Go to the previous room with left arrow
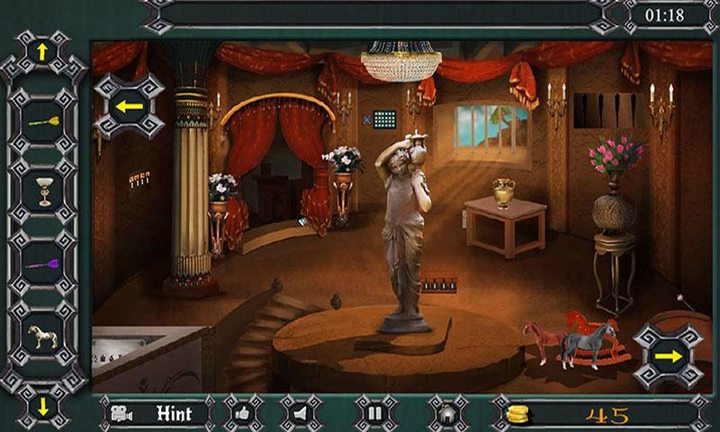Screen dimensions: 720x432 [x=127, y=106]
